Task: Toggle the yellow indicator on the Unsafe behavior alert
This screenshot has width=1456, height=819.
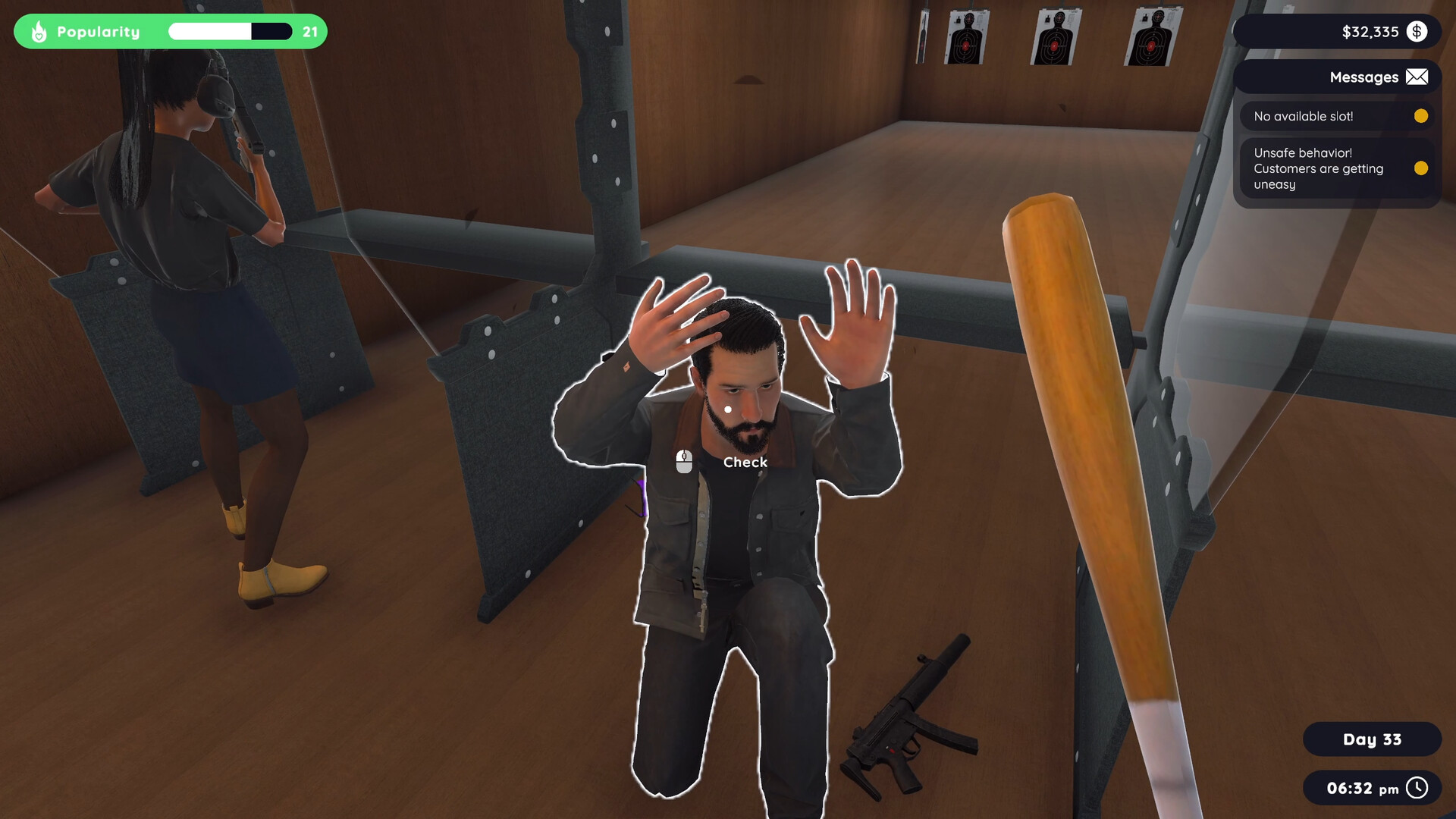Action: coord(1420,168)
